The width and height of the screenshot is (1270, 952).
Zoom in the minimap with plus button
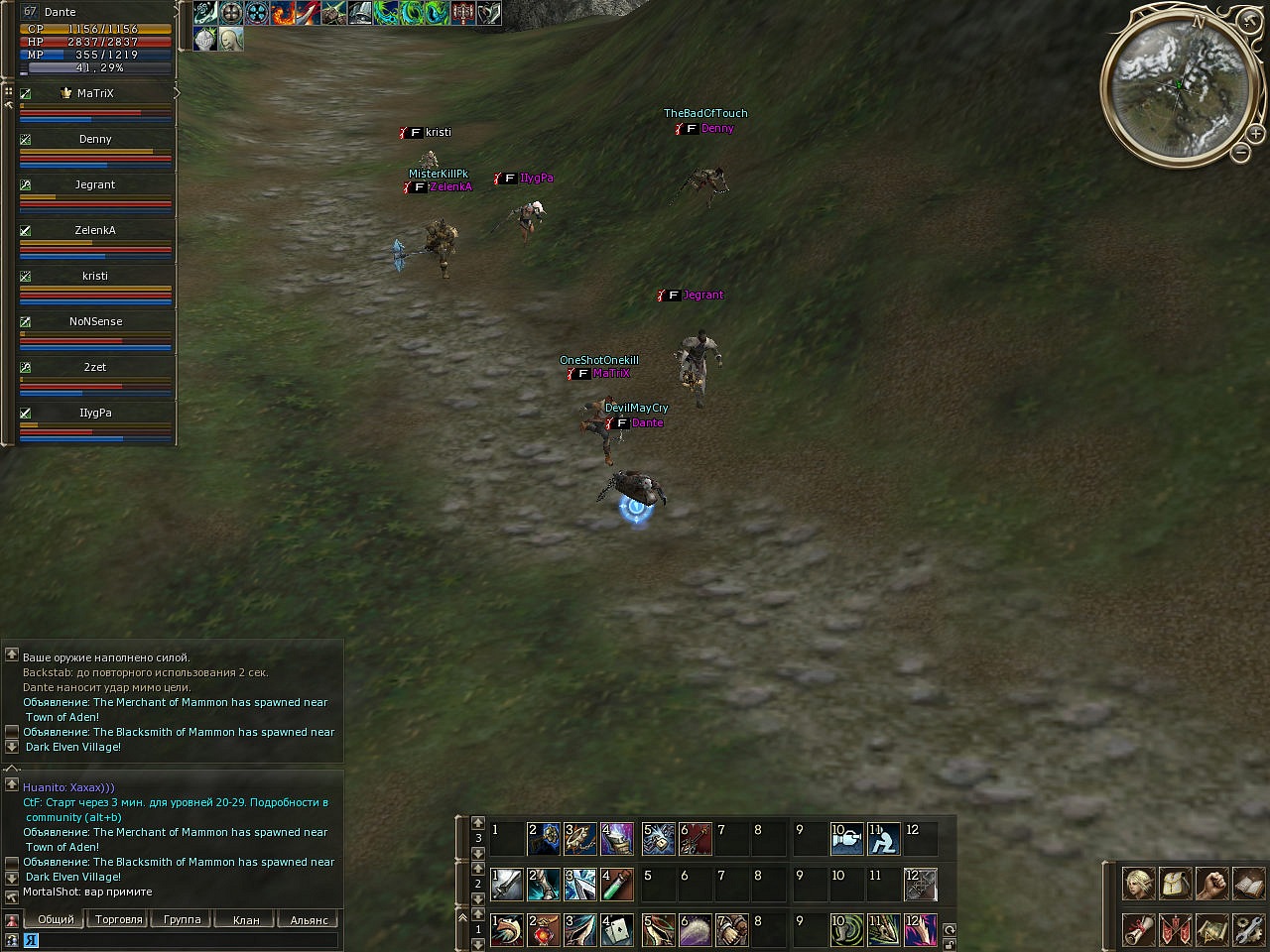(x=1256, y=133)
